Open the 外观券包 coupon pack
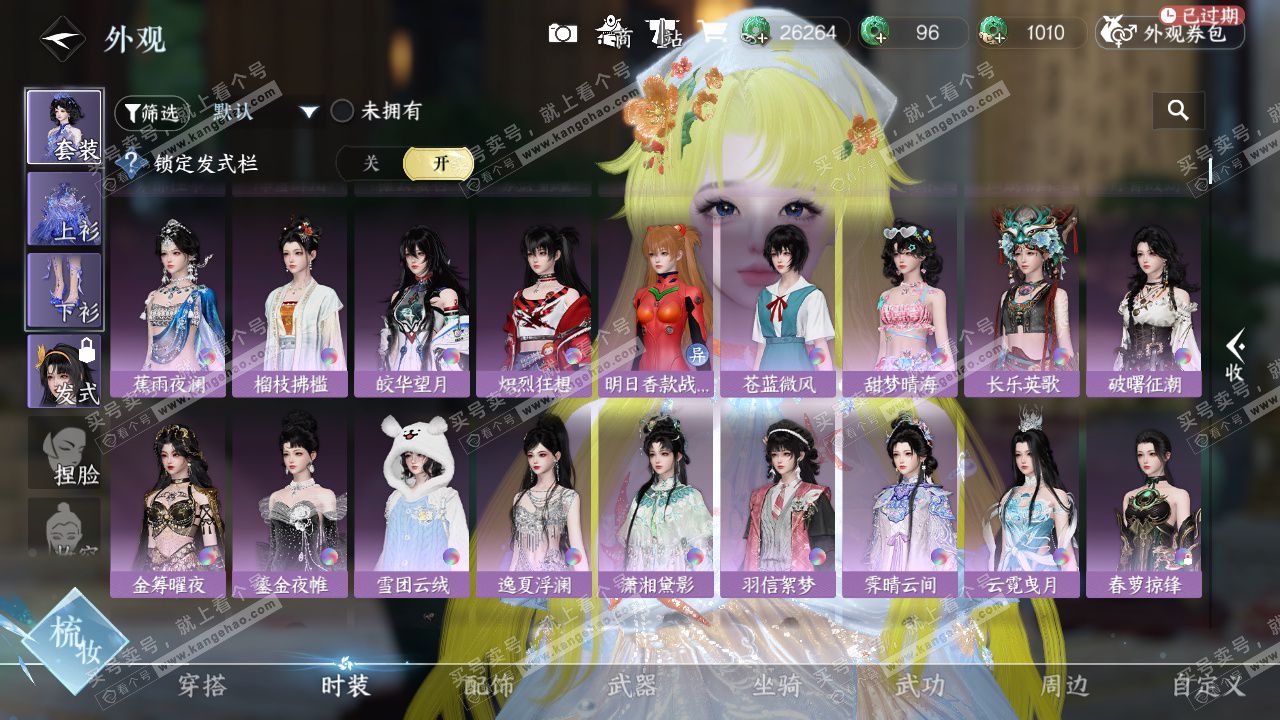Screen dimensions: 1280x720 click(x=1170, y=33)
